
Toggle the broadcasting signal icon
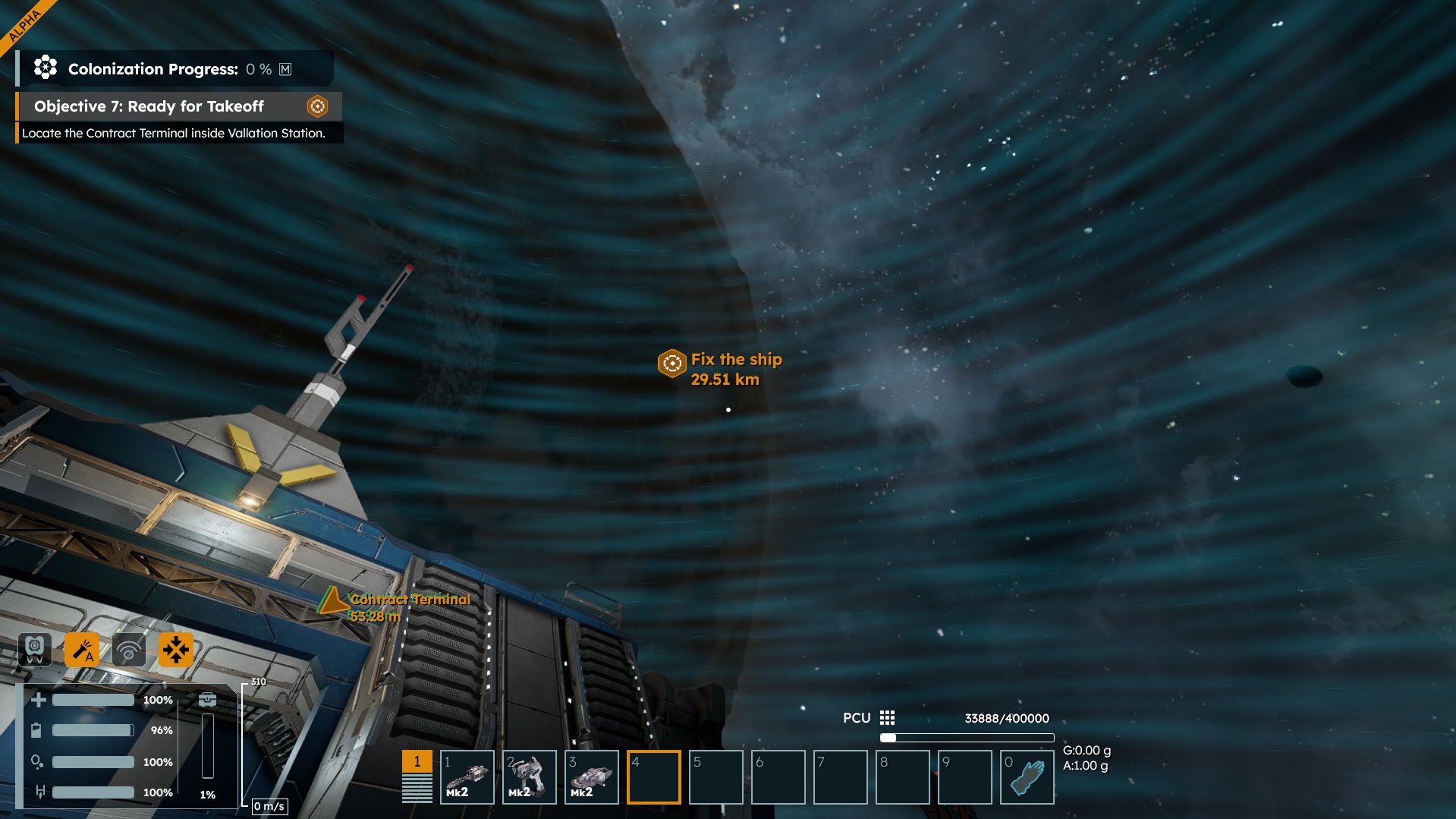(129, 650)
